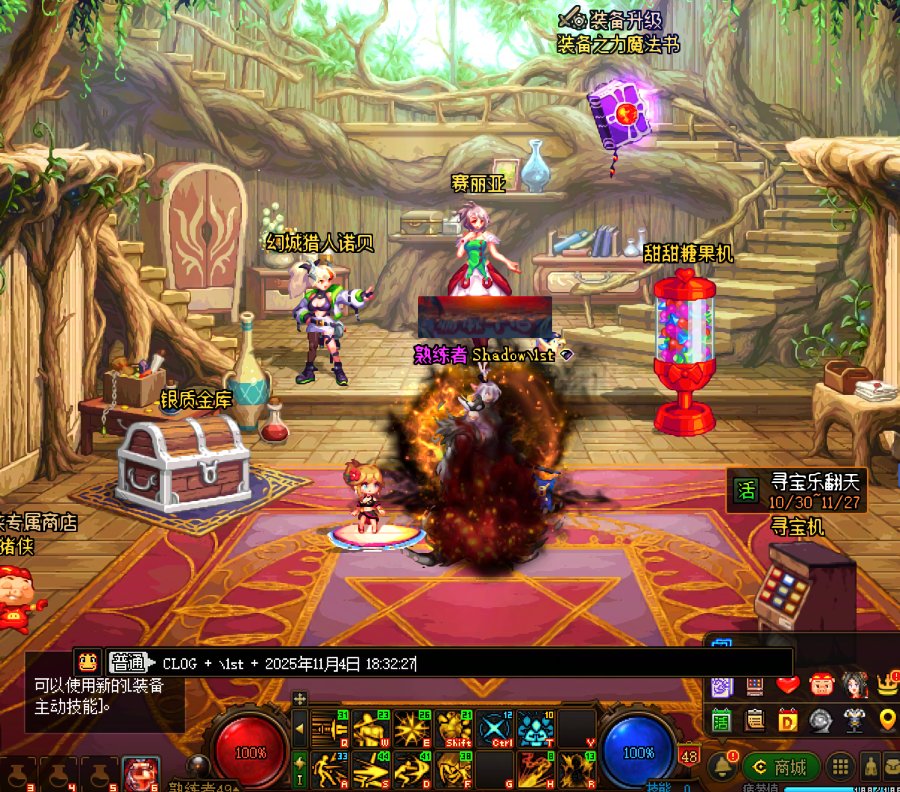
Task: Click the notification bell icon
Action: pyautogui.click(x=721, y=767)
